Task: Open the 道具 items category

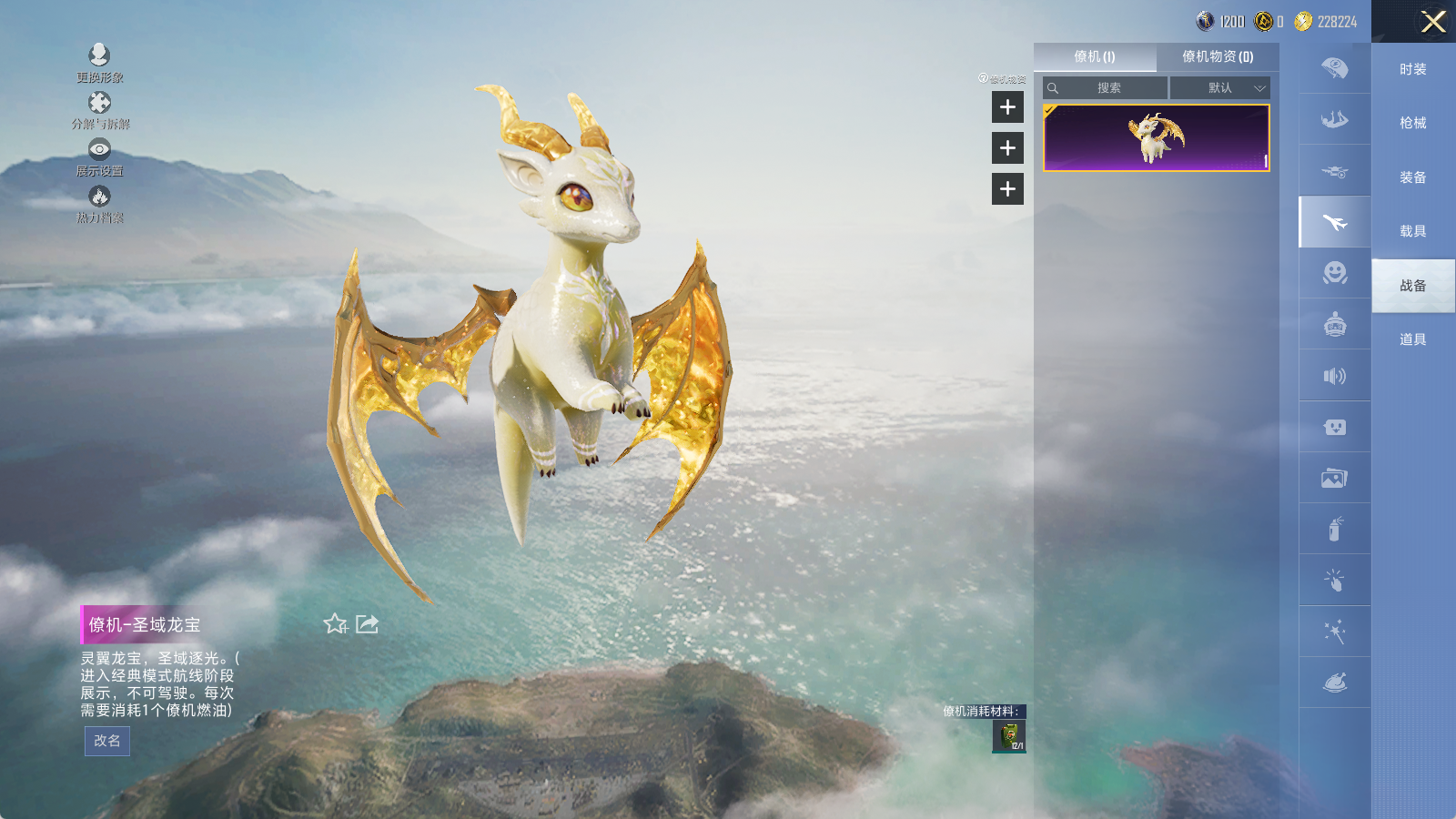Action: tap(1412, 339)
